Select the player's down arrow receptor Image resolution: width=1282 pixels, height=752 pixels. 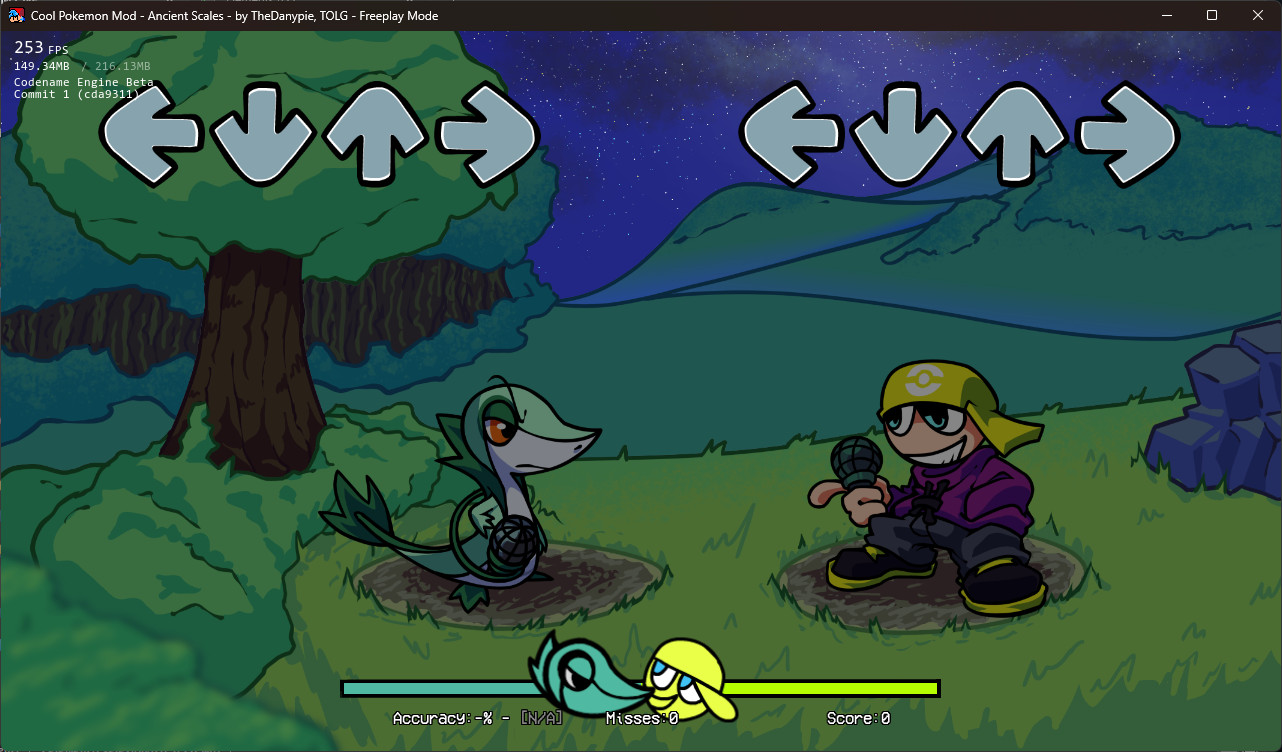pyautogui.click(x=905, y=135)
